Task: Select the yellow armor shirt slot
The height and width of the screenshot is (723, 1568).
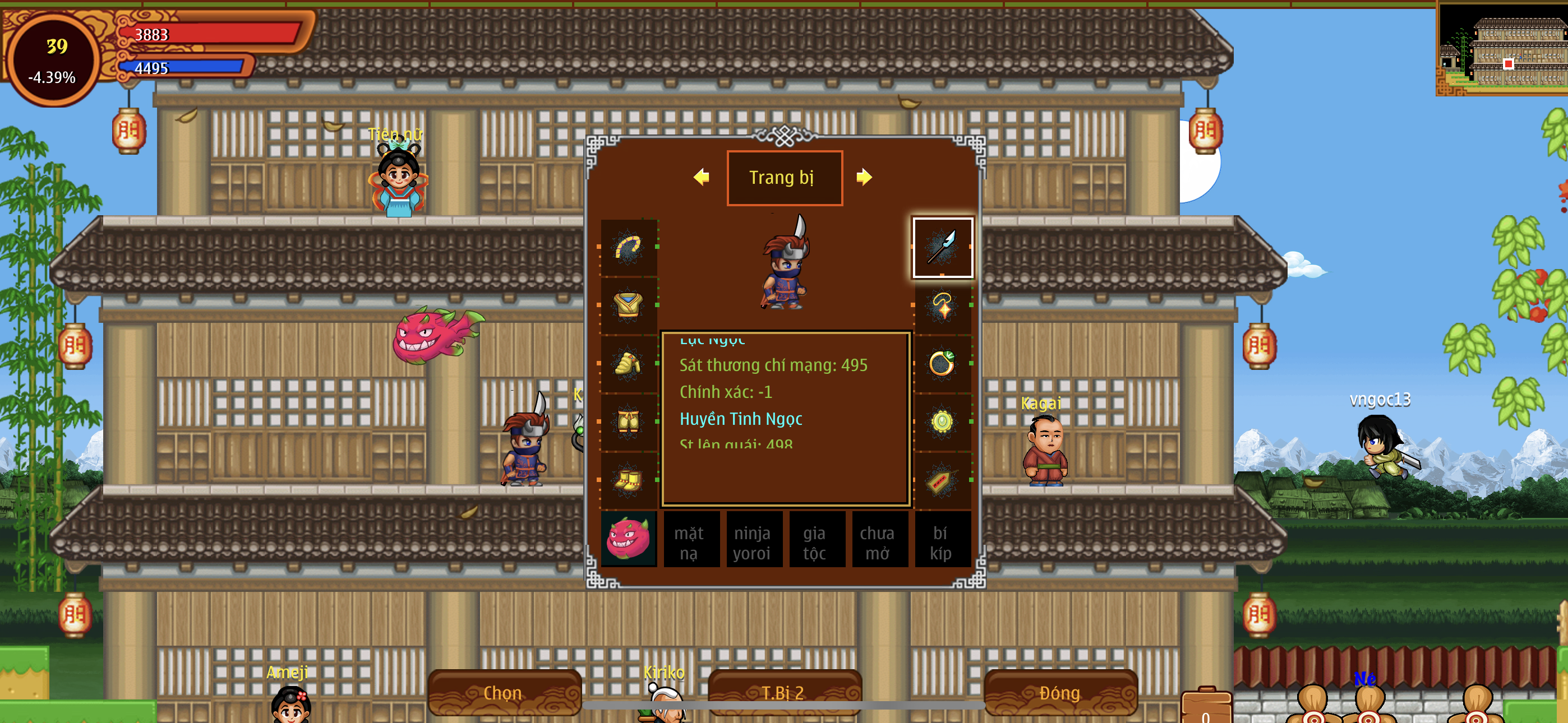Action: click(x=628, y=305)
